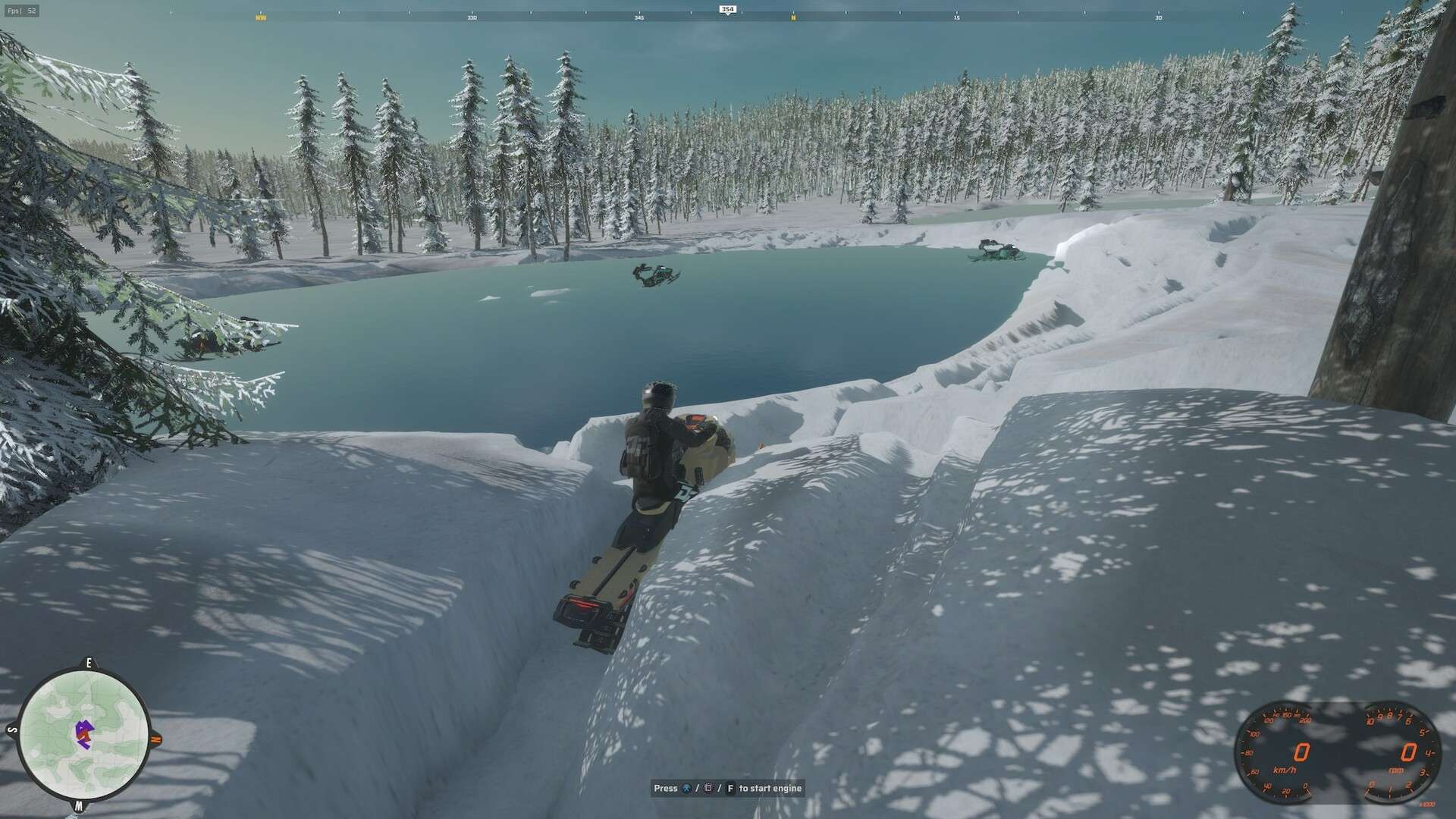This screenshot has width=1456, height=819.
Task: Select the blue controller button icon
Action: tap(687, 788)
